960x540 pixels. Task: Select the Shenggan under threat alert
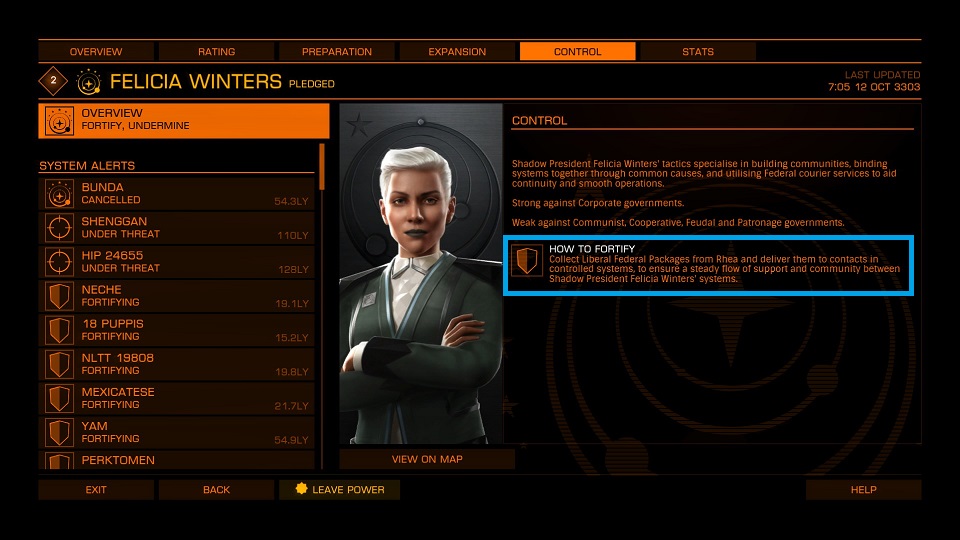pyautogui.click(x=177, y=228)
